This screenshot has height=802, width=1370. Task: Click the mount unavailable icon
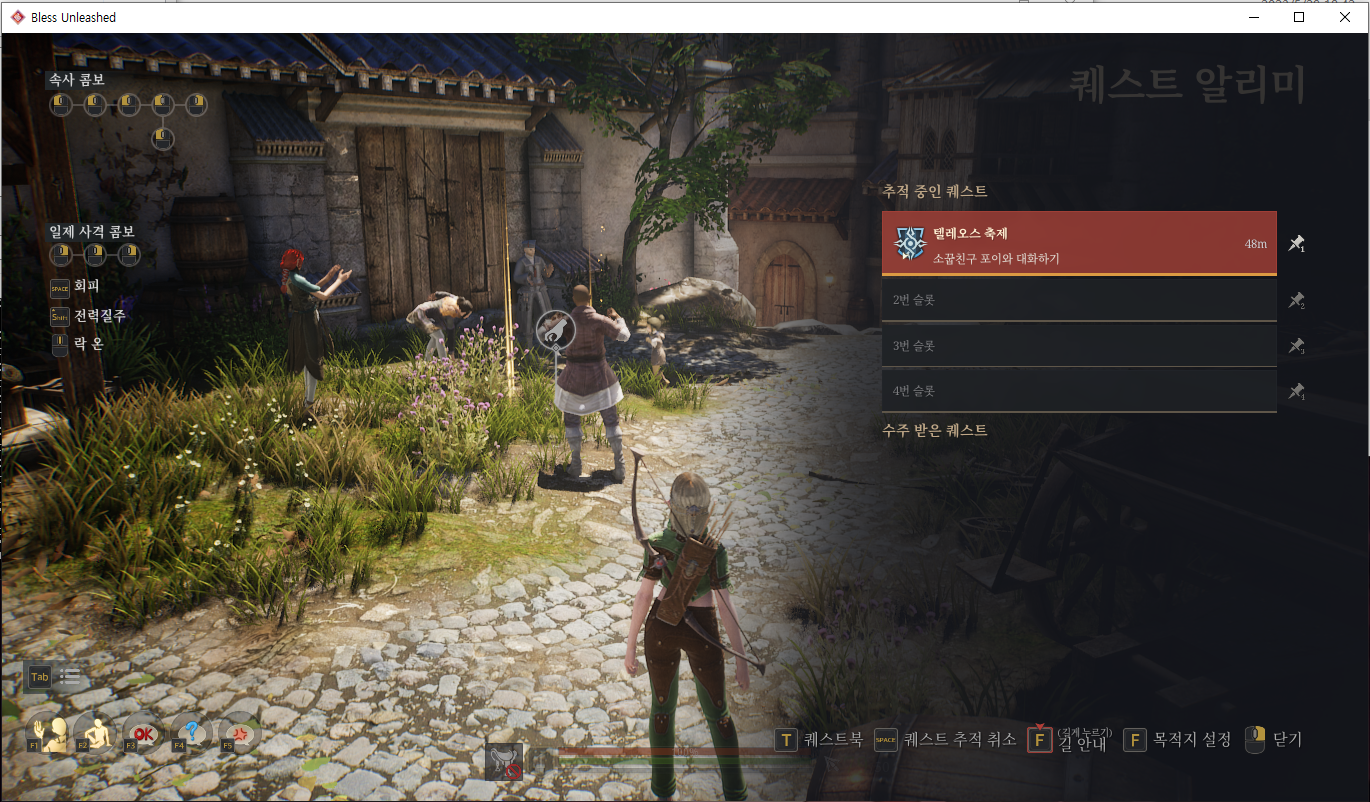point(504,762)
